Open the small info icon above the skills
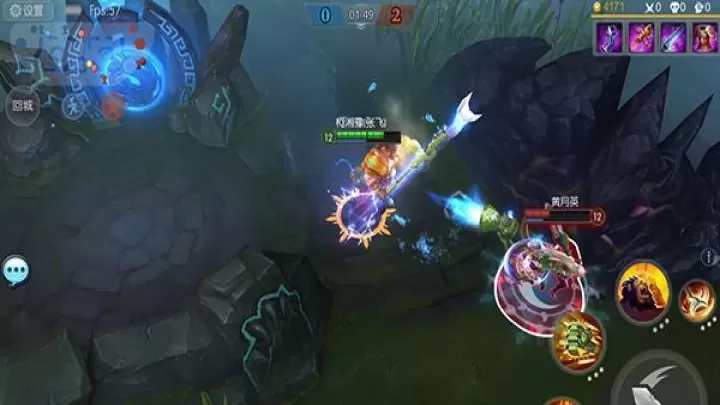Viewport: 720px width, 405px height. pos(708,258)
